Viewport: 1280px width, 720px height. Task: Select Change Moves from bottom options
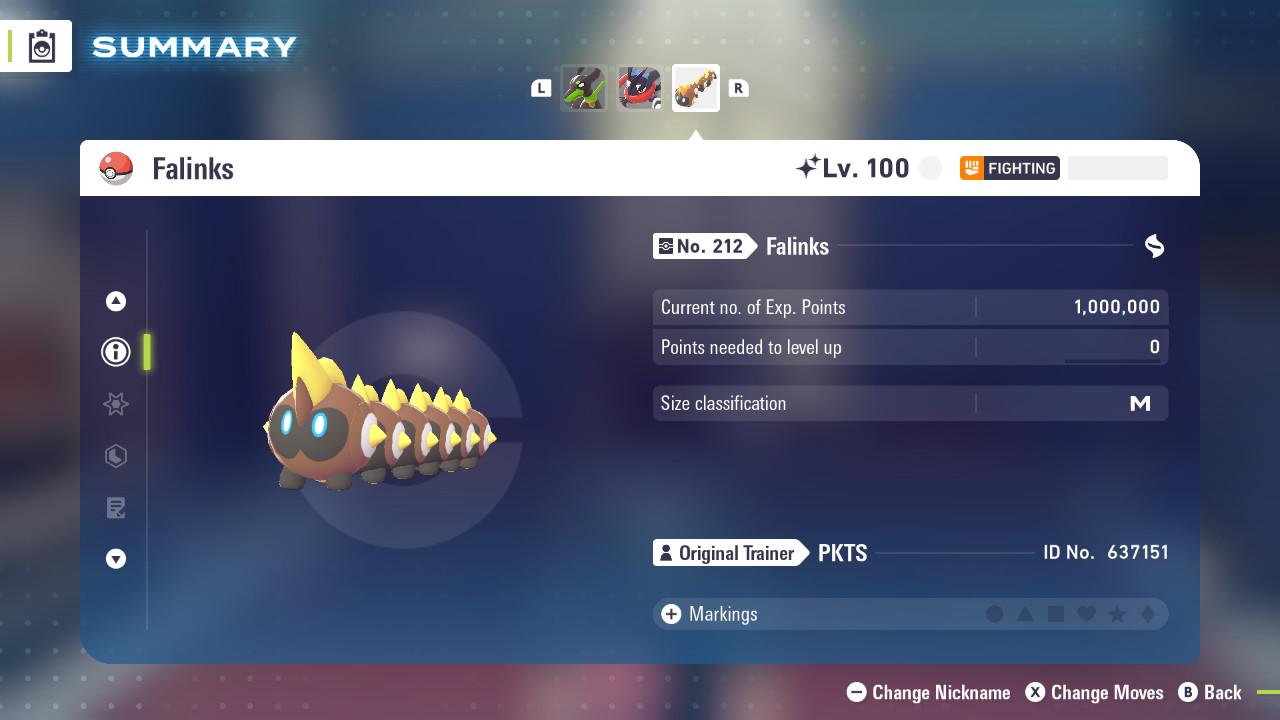coord(1094,692)
